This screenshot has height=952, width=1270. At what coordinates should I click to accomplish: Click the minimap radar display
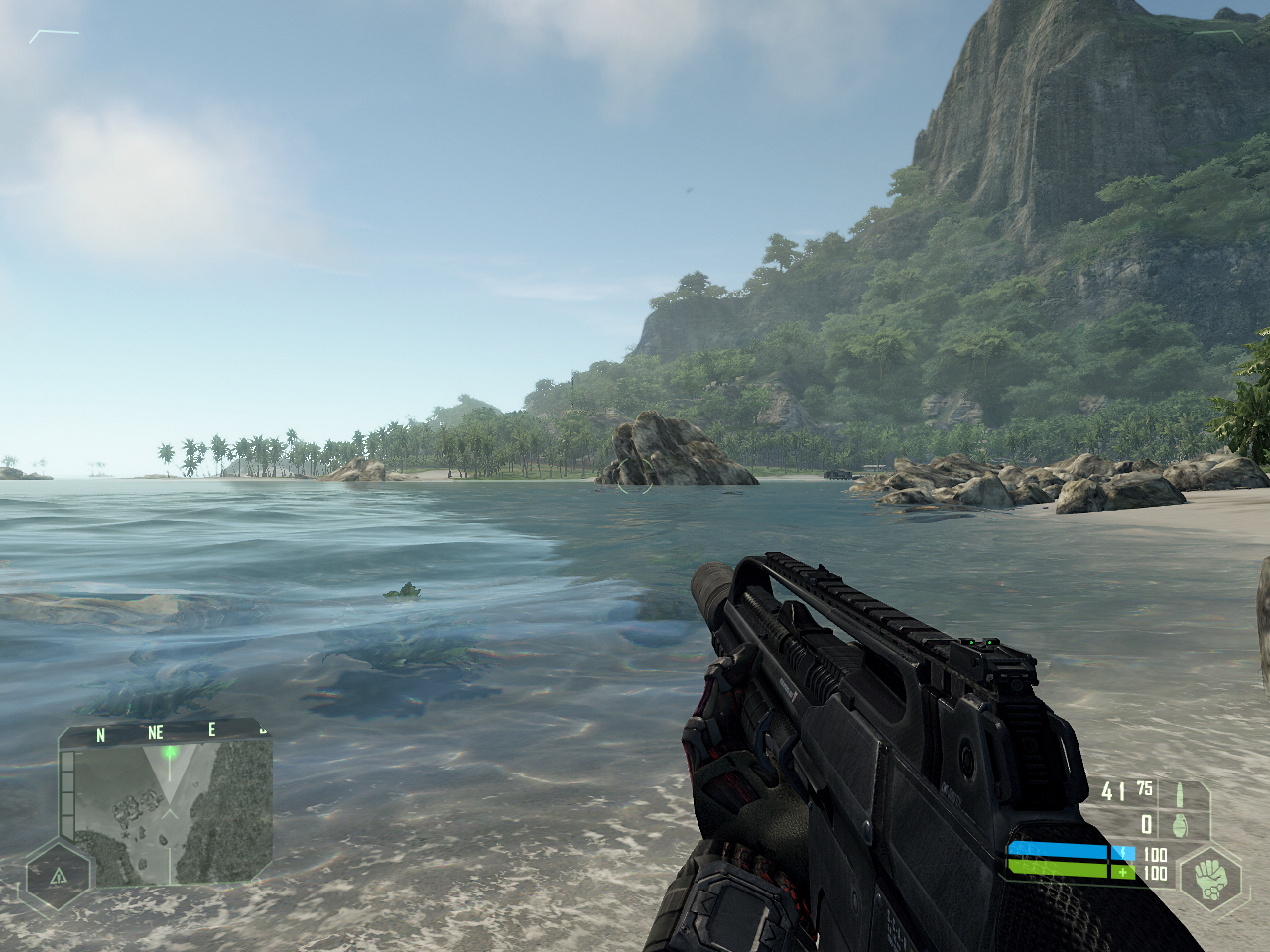coord(174,813)
